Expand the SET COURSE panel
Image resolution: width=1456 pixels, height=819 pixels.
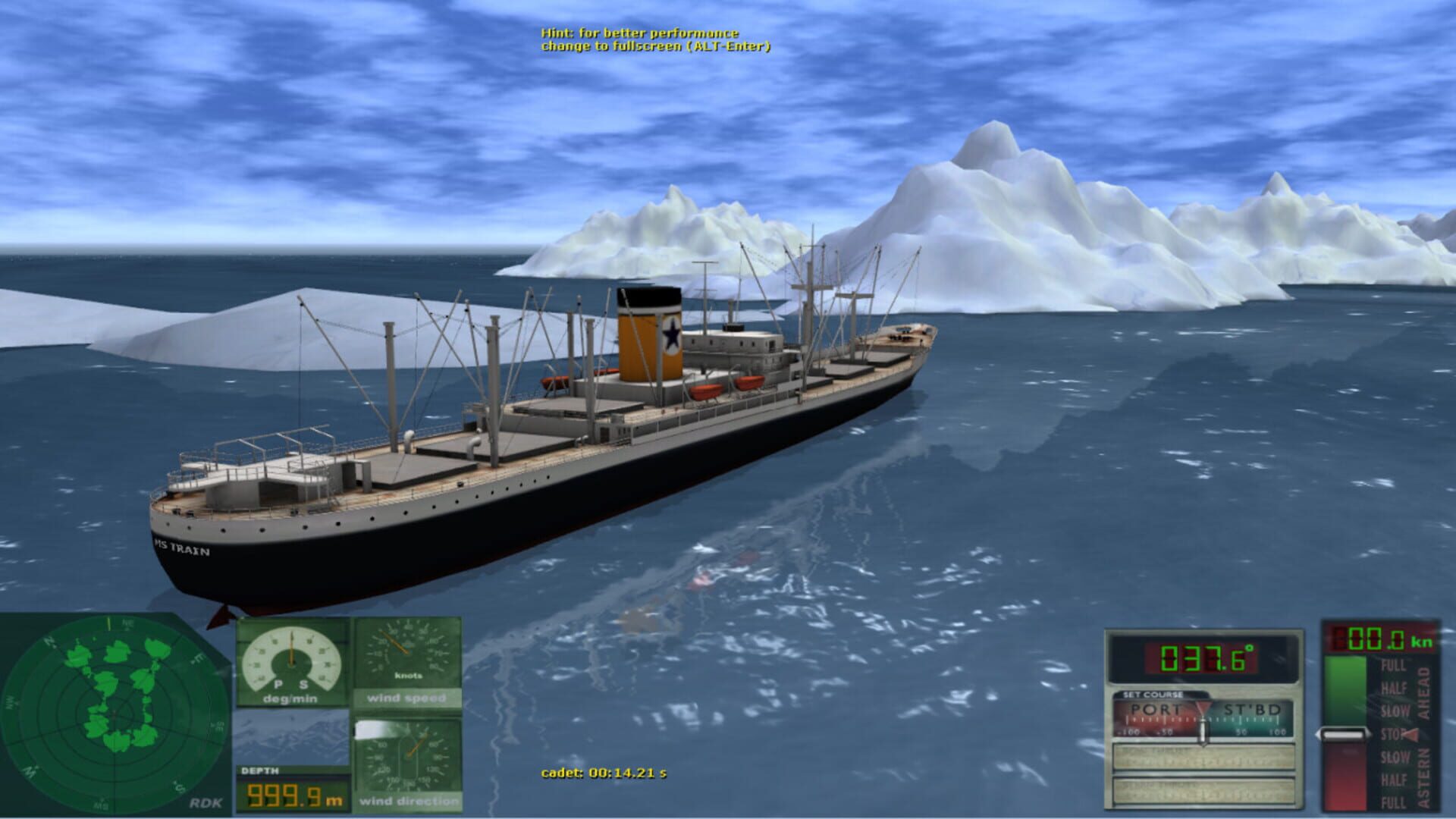pyautogui.click(x=1153, y=694)
